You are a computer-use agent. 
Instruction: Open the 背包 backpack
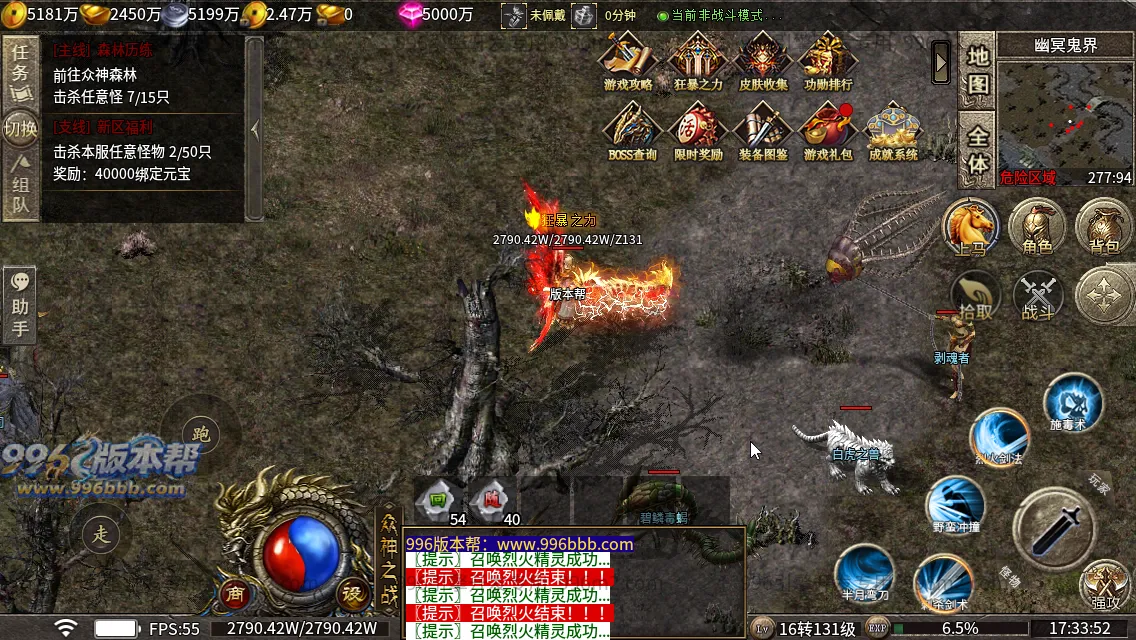tap(1103, 225)
